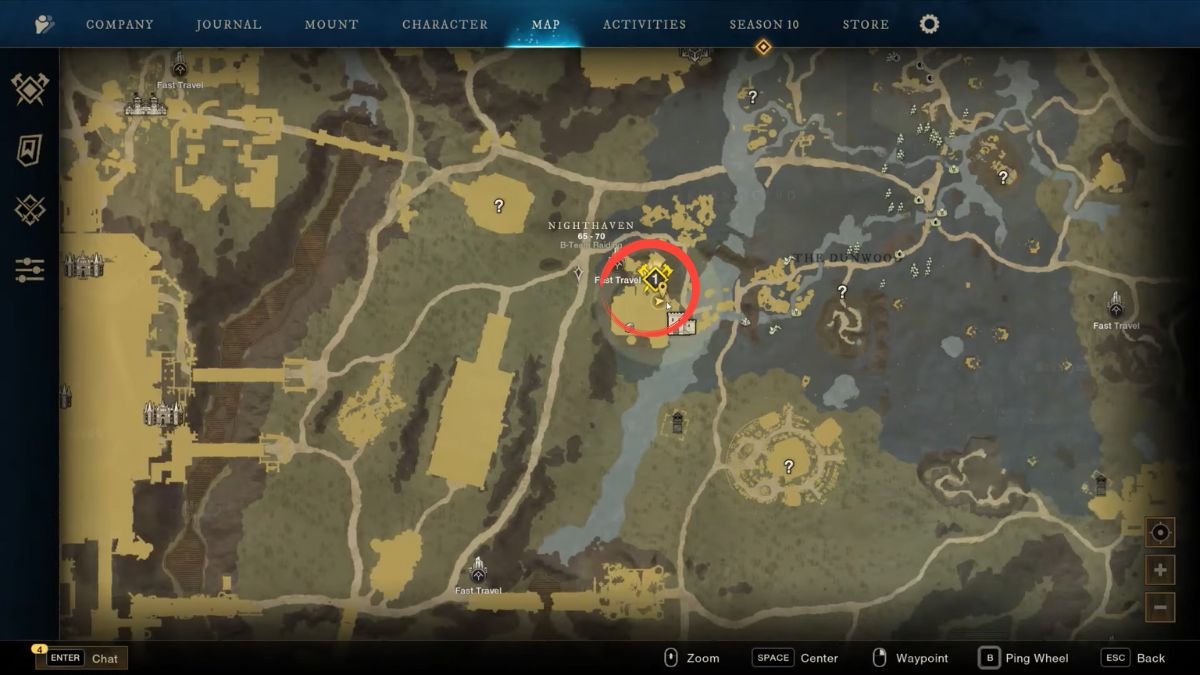Switch to the Activities tab

click(644, 24)
